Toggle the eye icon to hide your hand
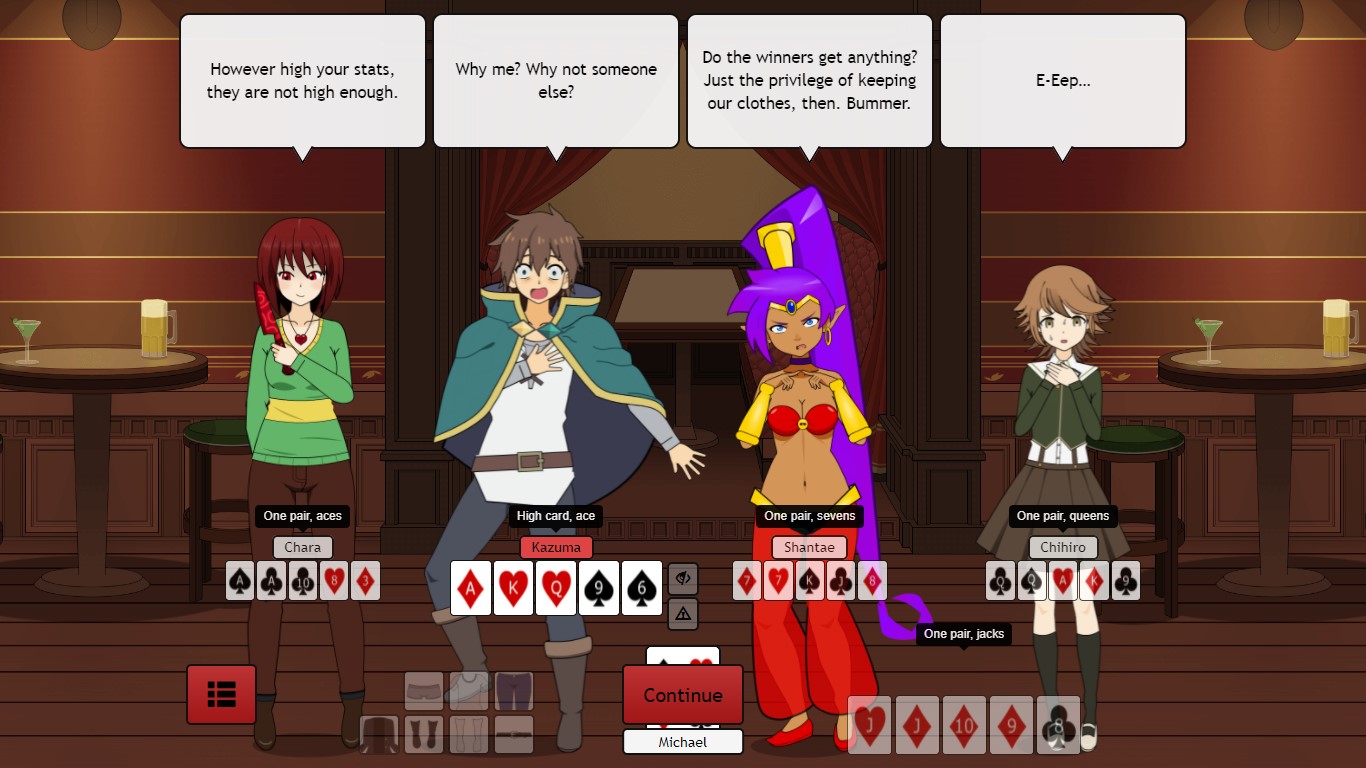Image resolution: width=1366 pixels, height=768 pixels. [x=682, y=578]
